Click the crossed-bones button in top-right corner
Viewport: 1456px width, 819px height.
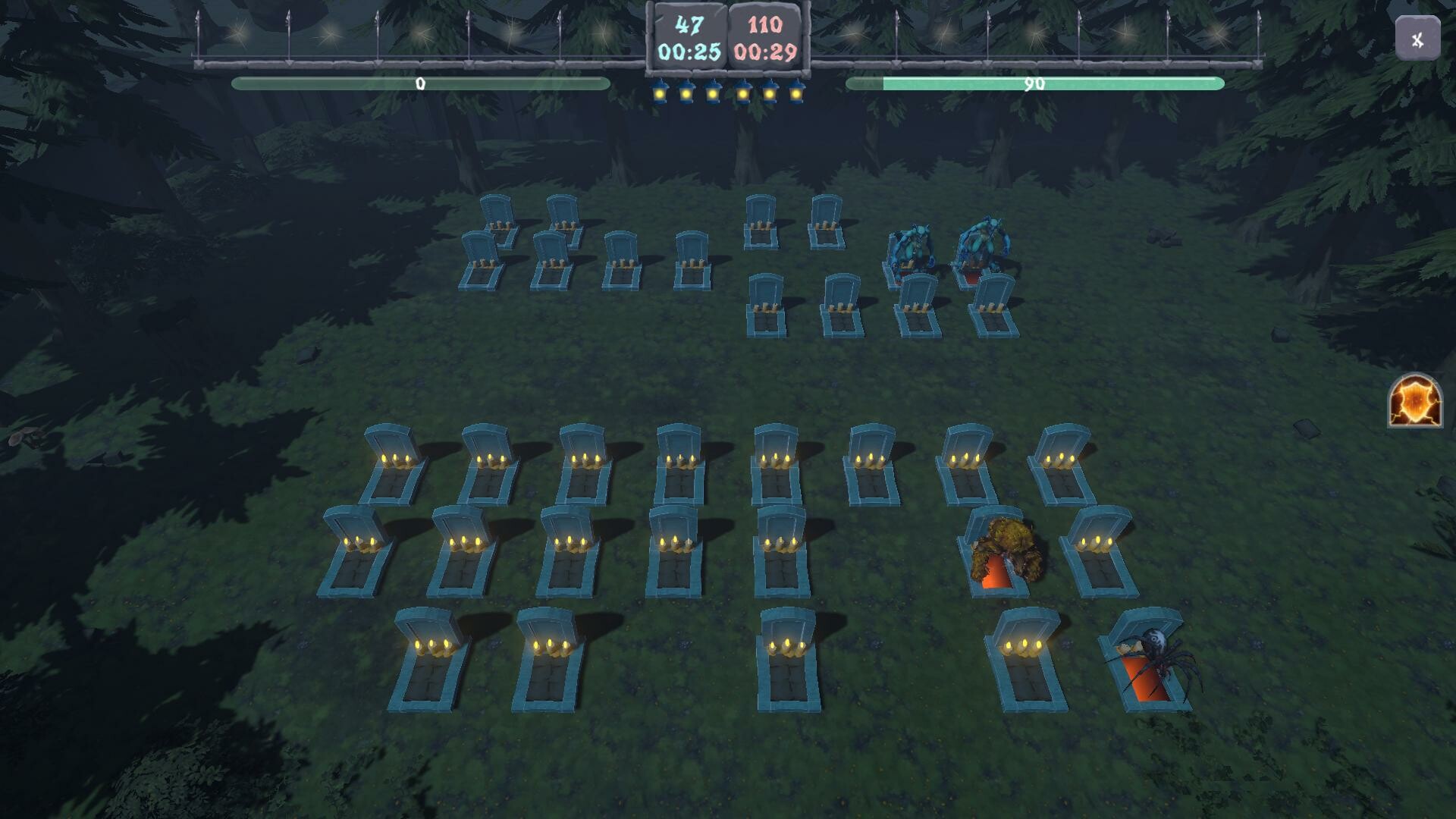[x=1417, y=39]
